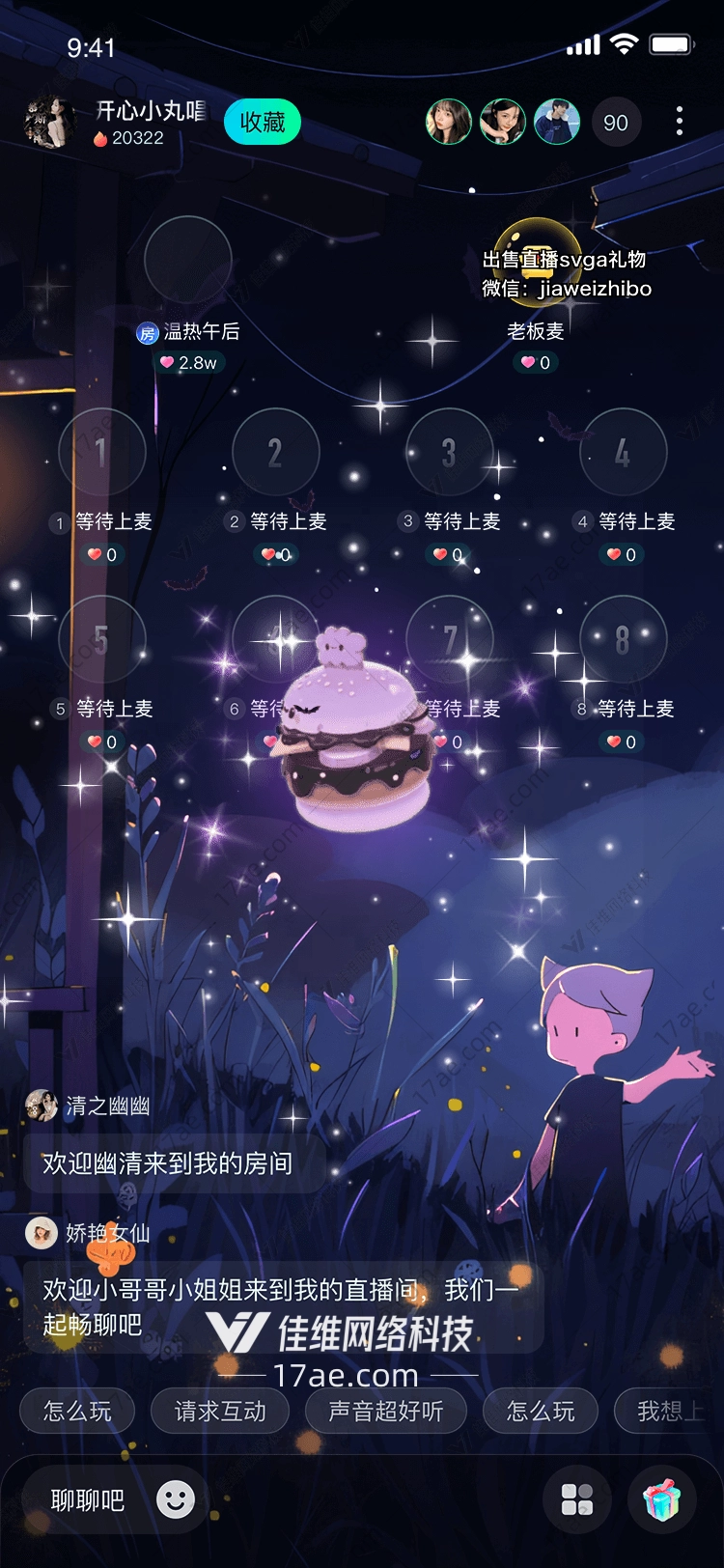This screenshot has width=724, height=1568.
Task: Open the three-dot more options menu
Action: pos(680,122)
